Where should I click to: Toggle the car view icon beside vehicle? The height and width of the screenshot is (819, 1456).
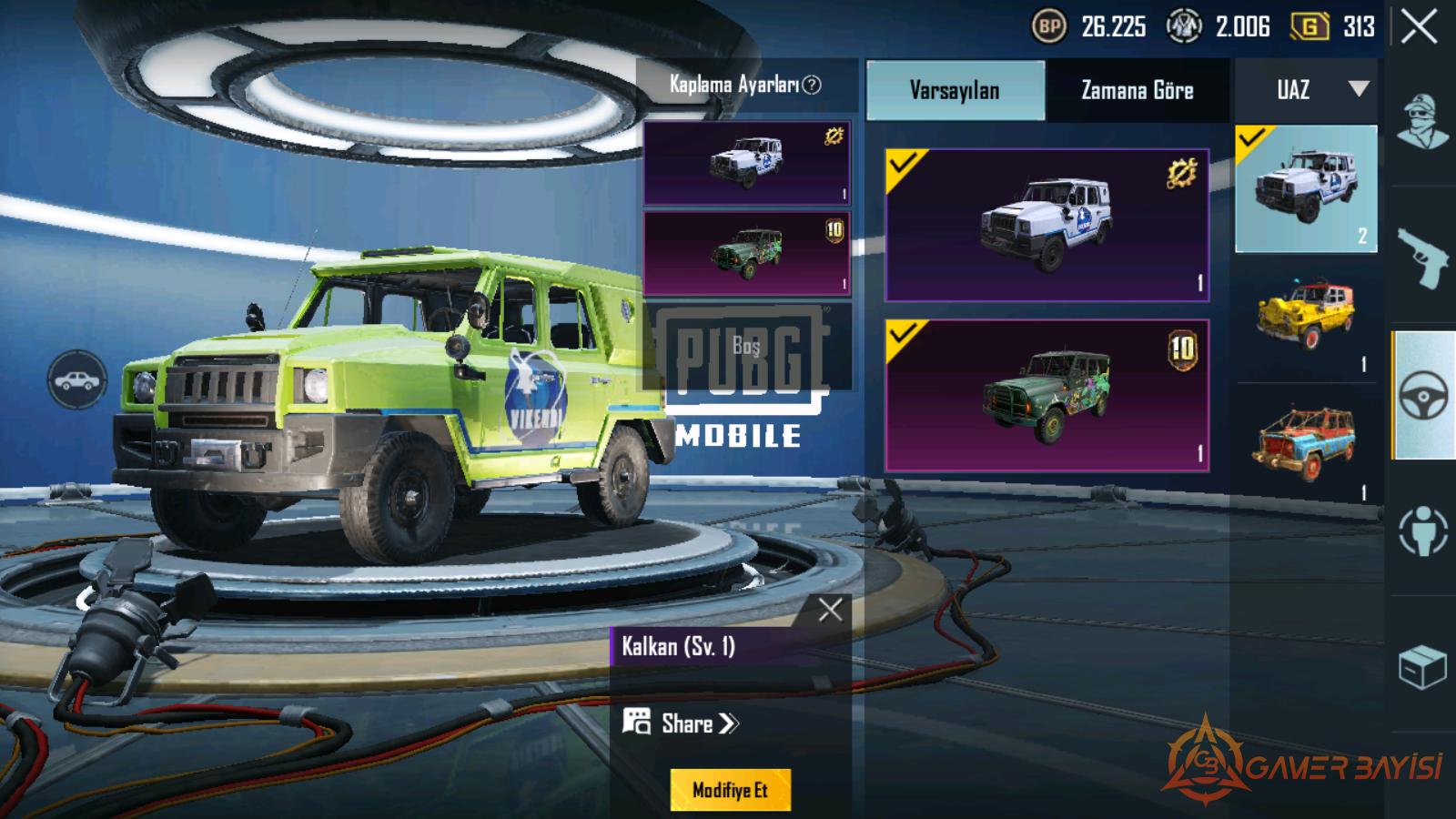point(77,379)
